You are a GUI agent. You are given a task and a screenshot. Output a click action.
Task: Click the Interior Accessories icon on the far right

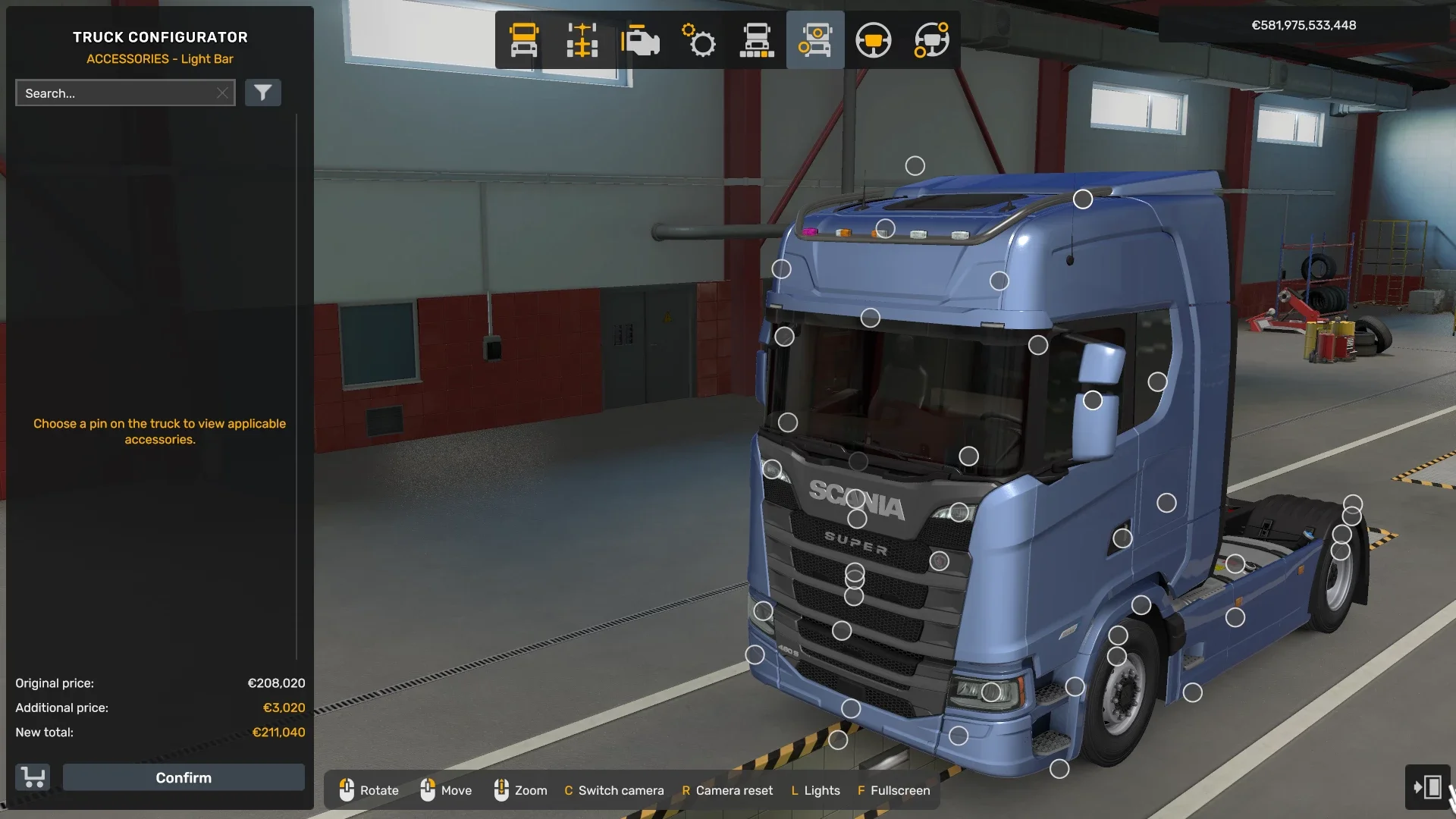(932, 40)
